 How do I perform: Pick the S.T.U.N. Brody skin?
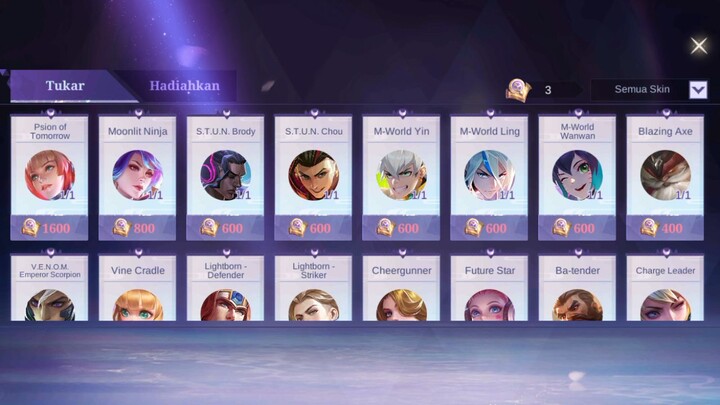225,176
